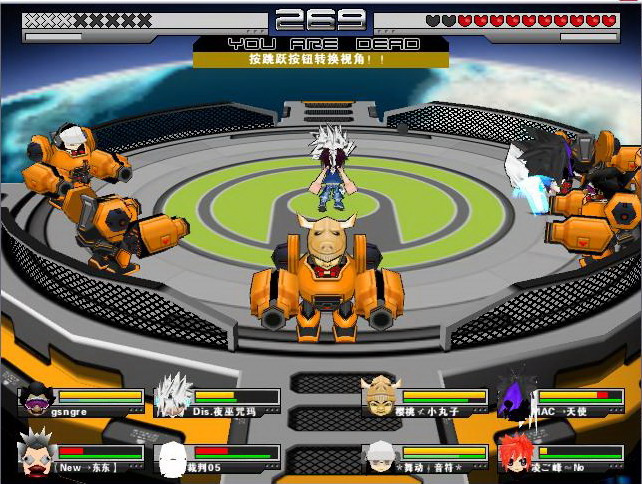Choose the 樱桃小丸子 player portrait
This screenshot has width=642, height=484.
[381, 396]
